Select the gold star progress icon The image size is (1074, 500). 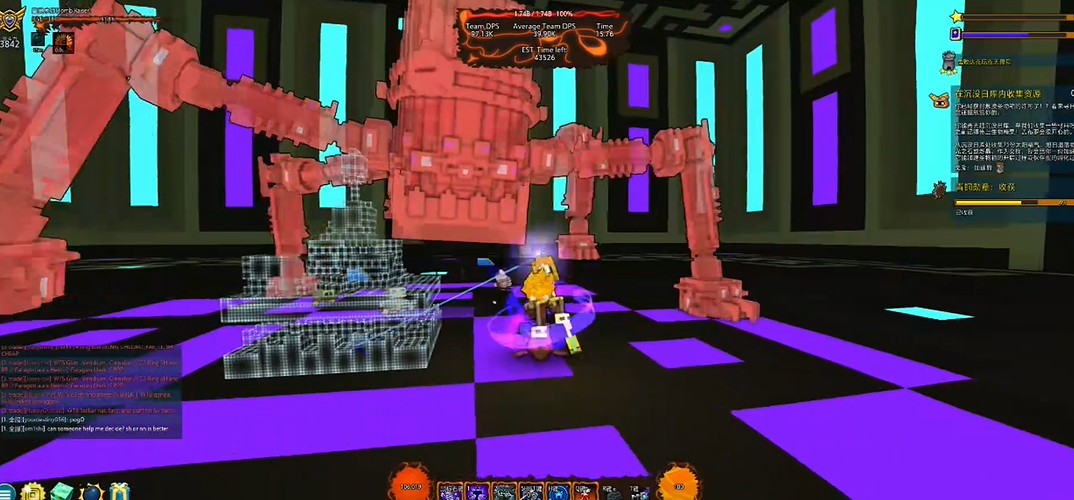[x=956, y=16]
